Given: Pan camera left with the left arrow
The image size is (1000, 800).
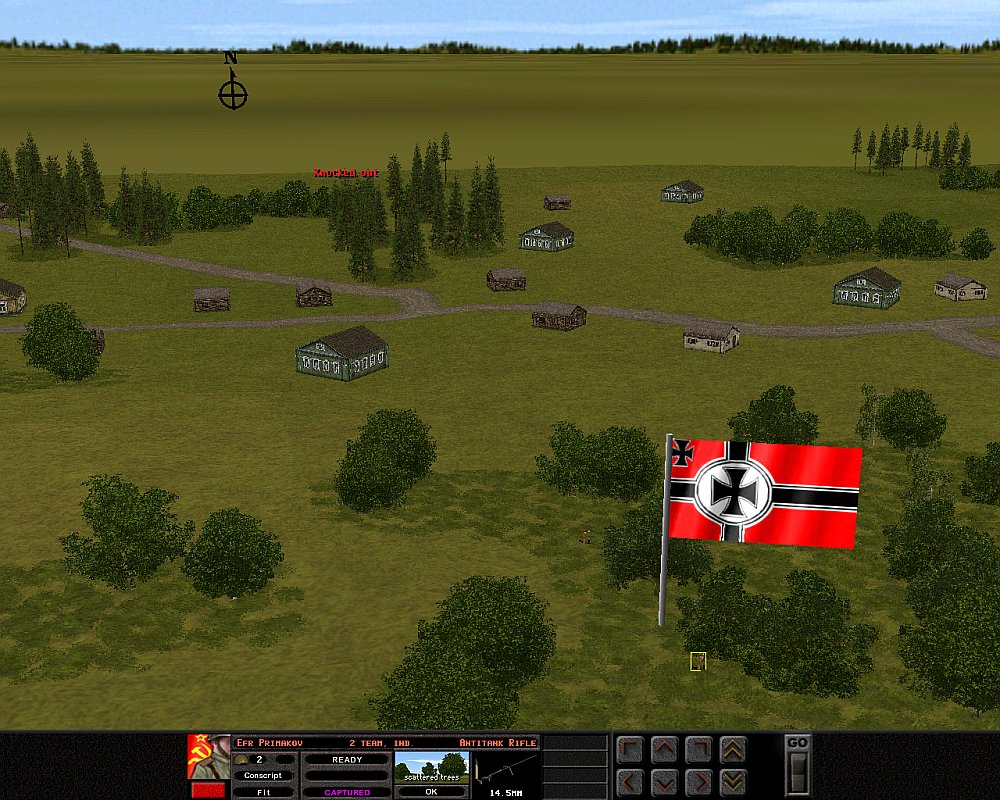Looking at the screenshot, I should pos(630,781).
